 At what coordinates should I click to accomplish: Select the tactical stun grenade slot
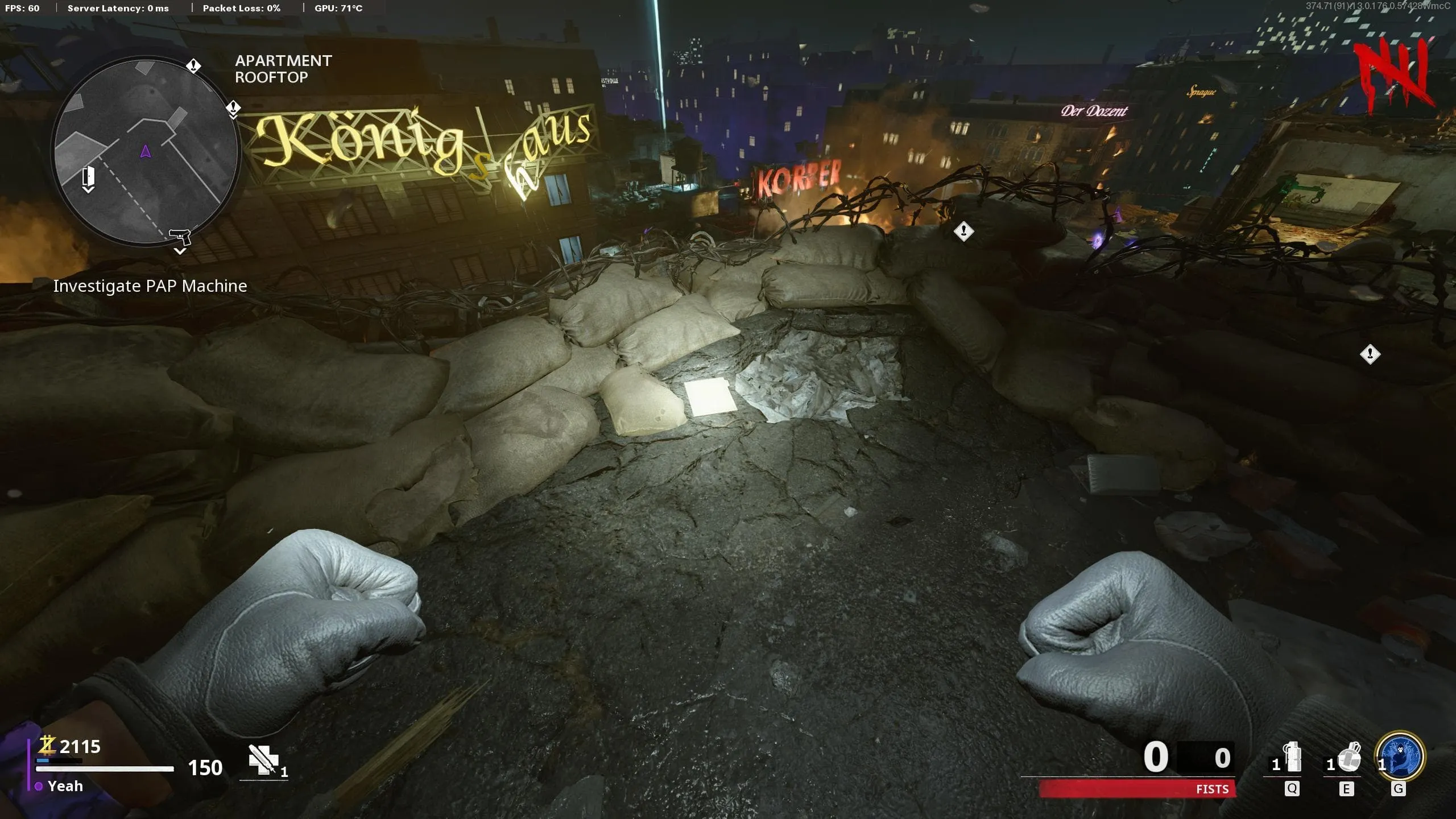pos(1293,758)
